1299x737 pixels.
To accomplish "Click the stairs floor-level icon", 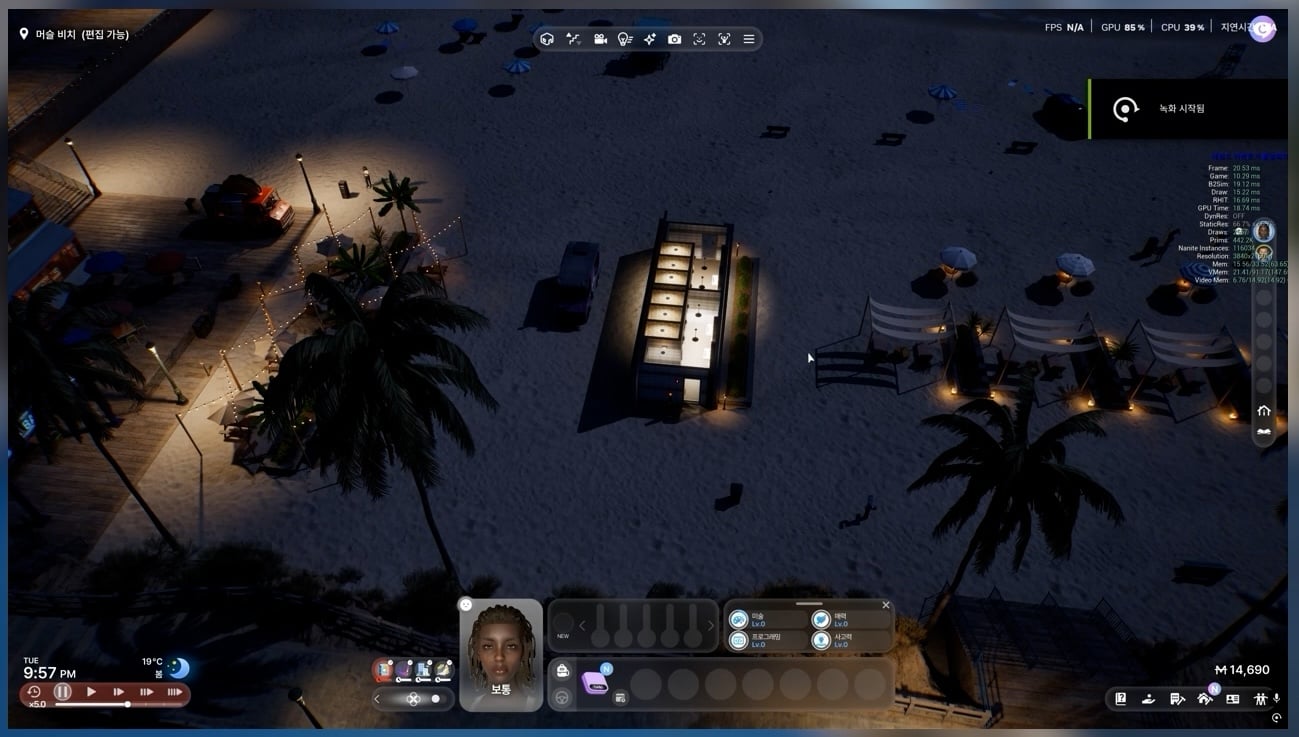I will coord(573,39).
